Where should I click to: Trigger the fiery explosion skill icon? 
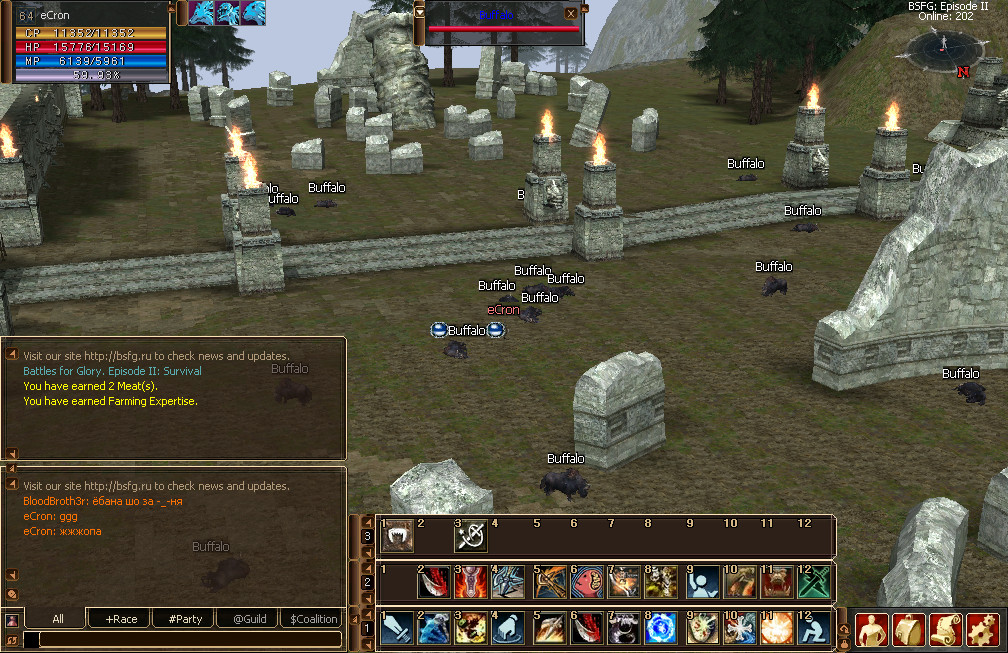(x=776, y=628)
